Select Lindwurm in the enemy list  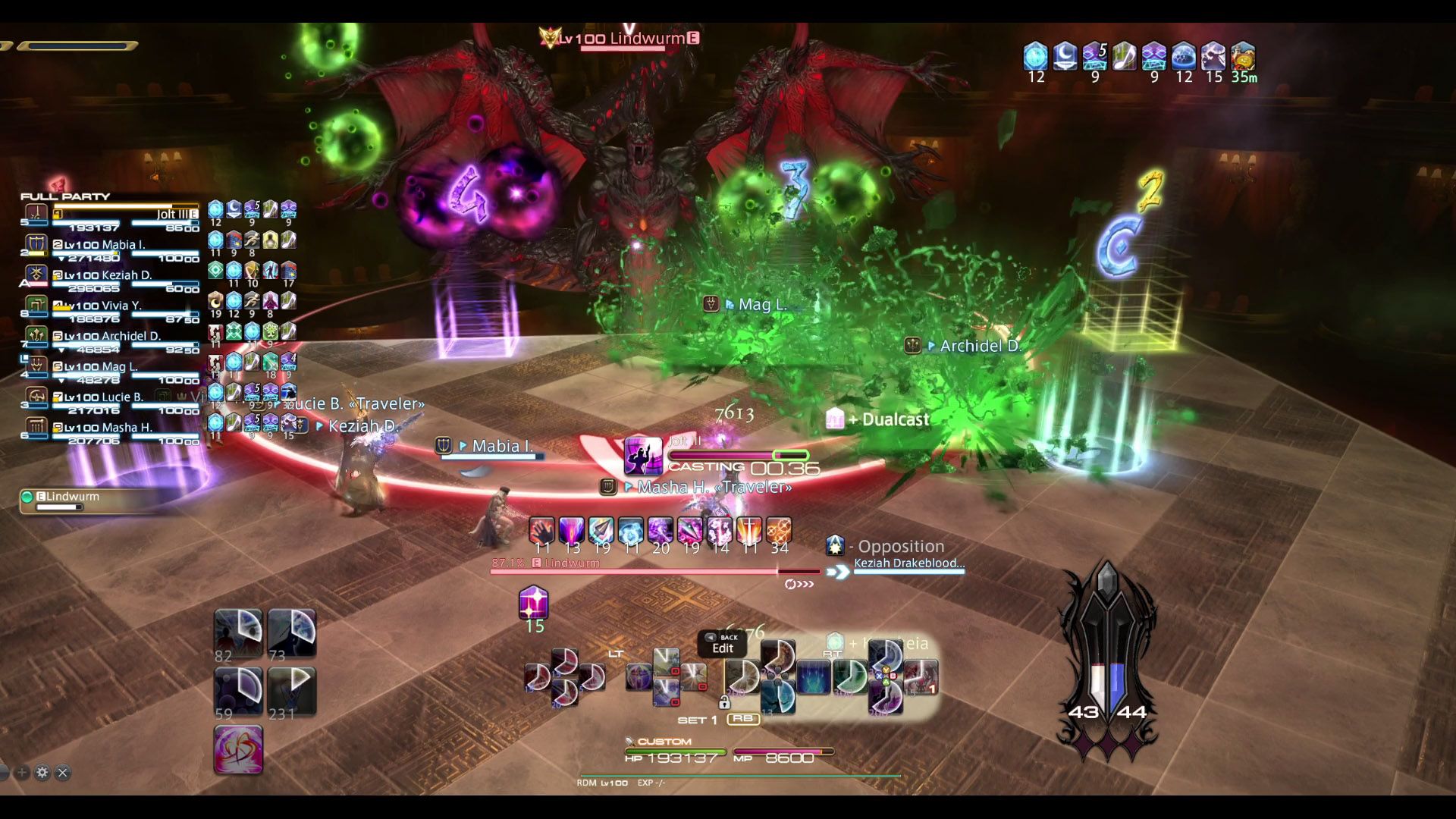[72, 497]
